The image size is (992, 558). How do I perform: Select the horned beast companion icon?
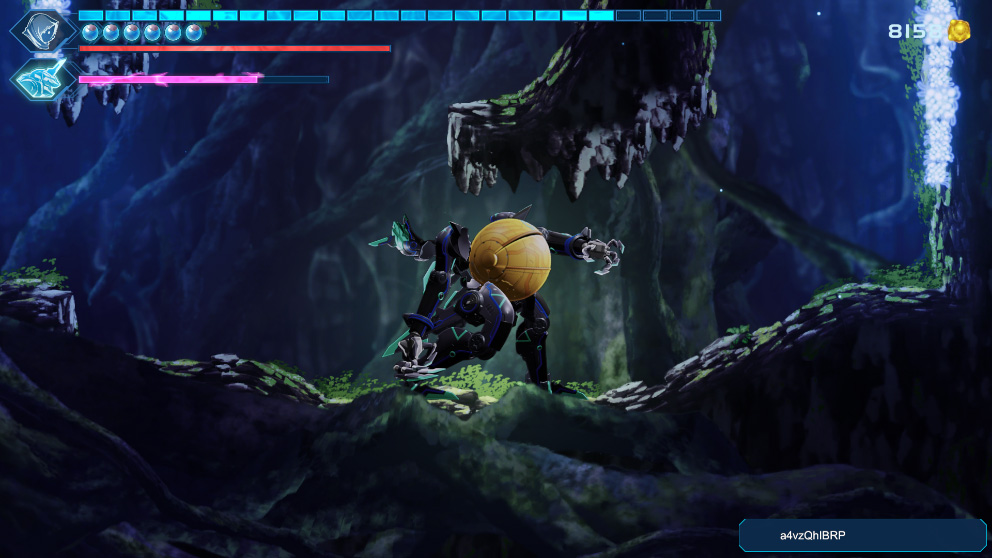tap(43, 78)
